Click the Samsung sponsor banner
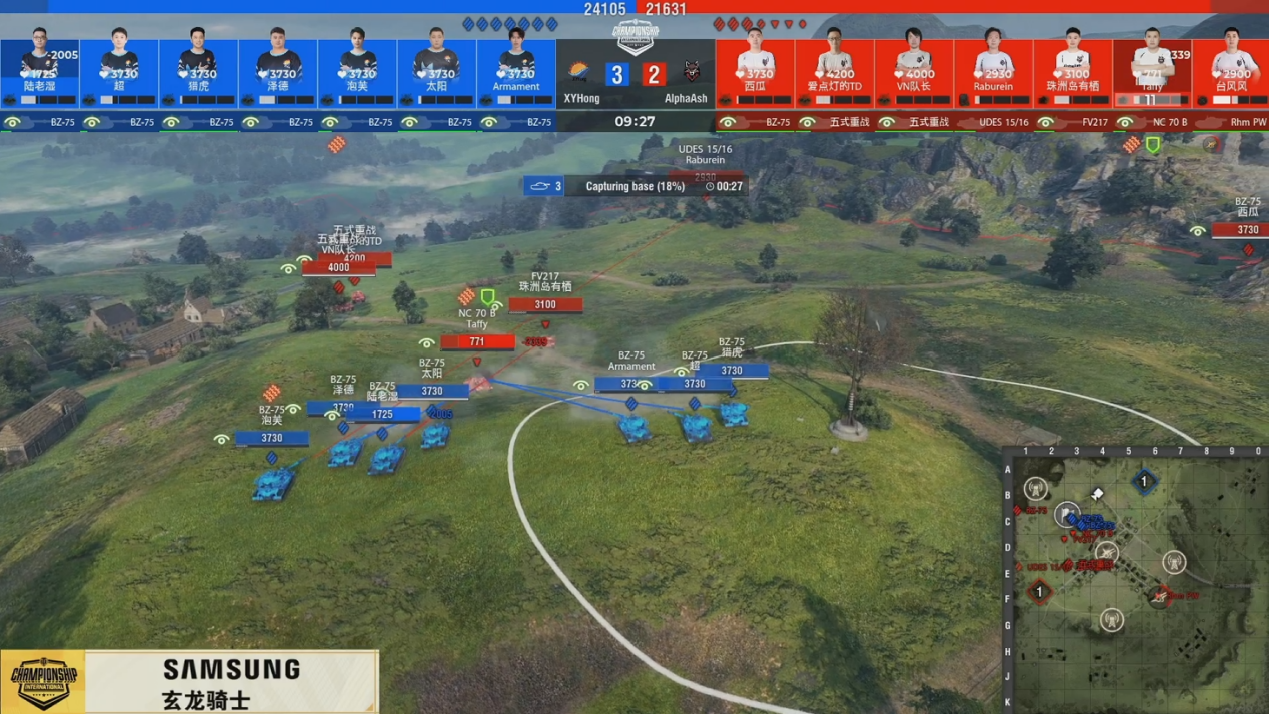The height and width of the screenshot is (714, 1269). coord(231,681)
